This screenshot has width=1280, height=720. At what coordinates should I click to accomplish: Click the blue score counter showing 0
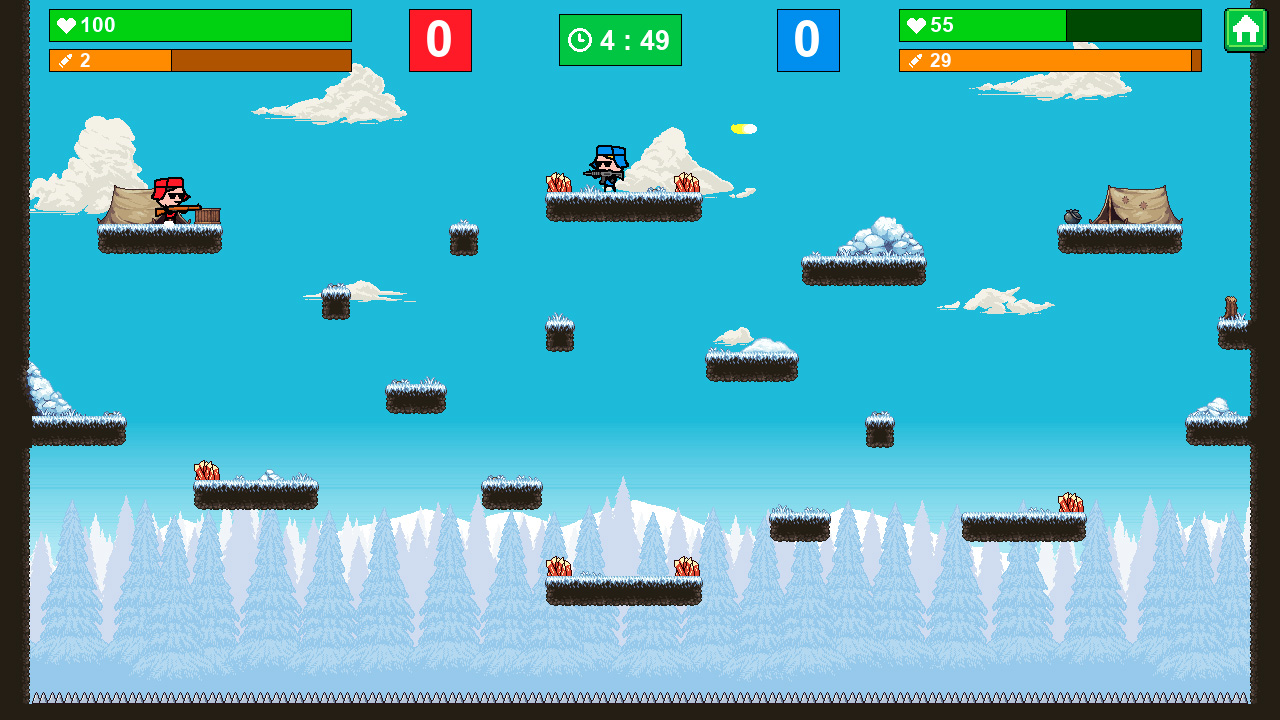tap(809, 40)
